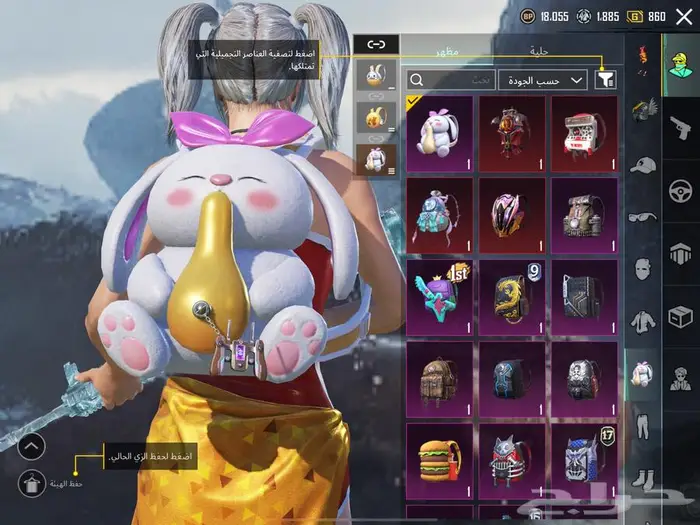The image size is (700, 525).
Task: Open the owned-items filter funnel button
Action: [x=606, y=79]
